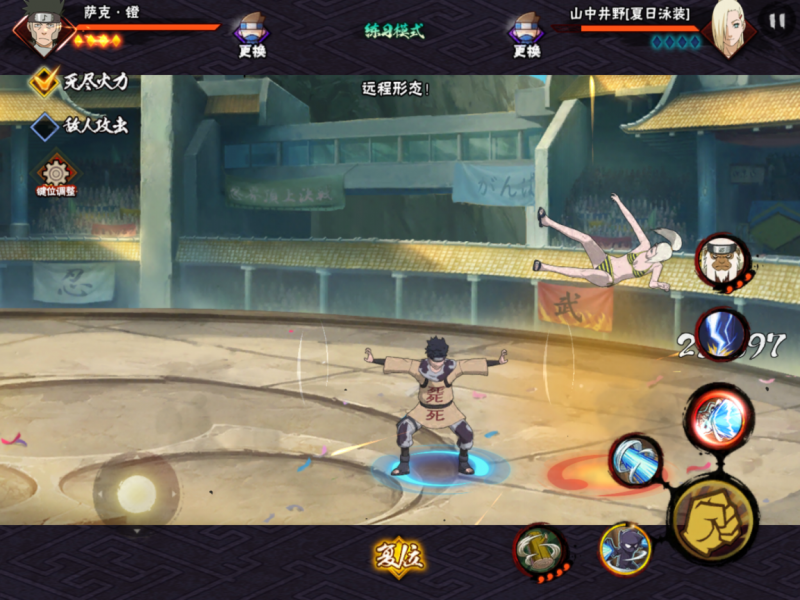Click 更换 button beside 萨克·镫

(251, 34)
